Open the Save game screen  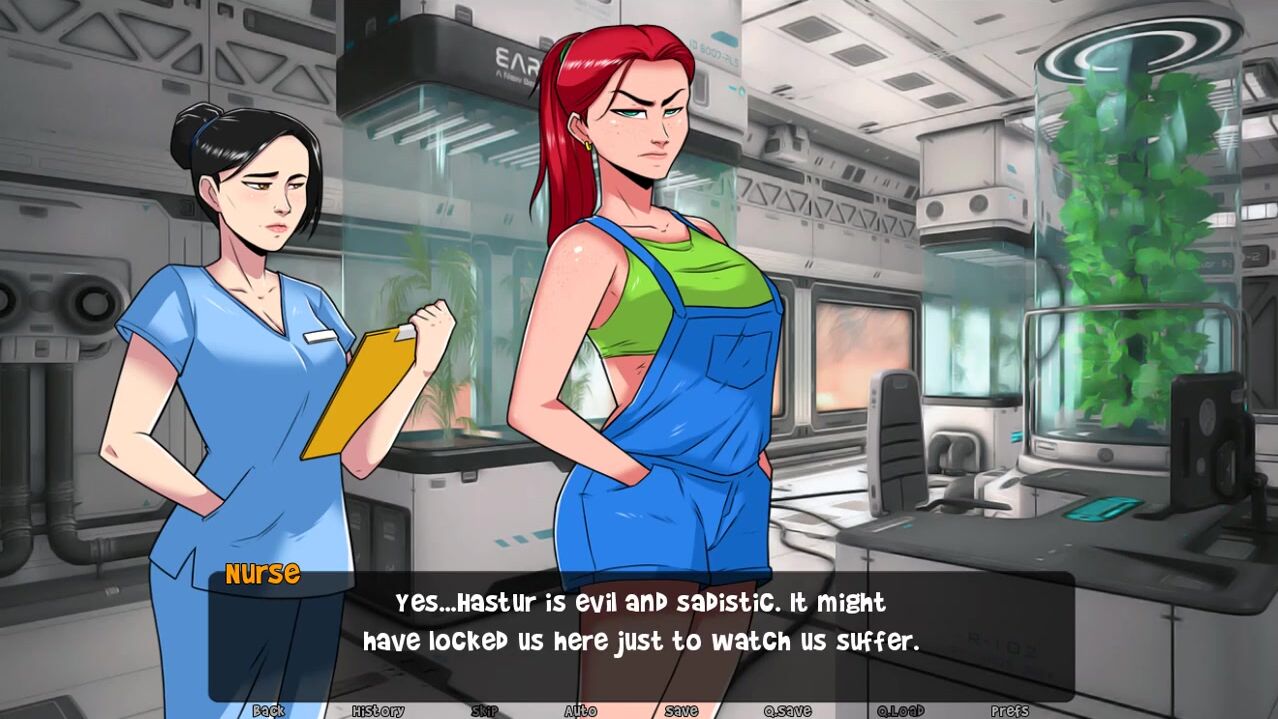click(681, 711)
